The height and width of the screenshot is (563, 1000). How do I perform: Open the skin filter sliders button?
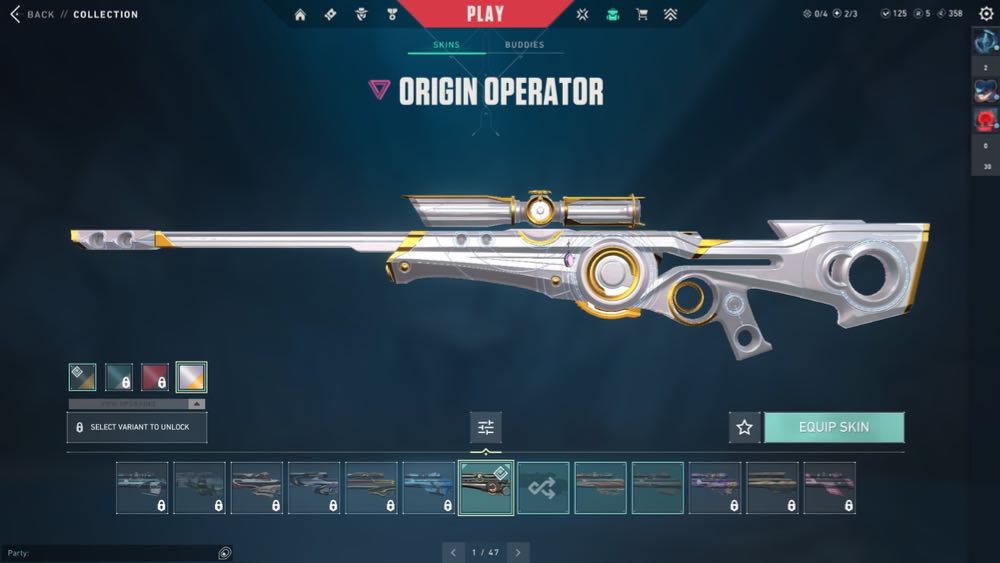(486, 427)
